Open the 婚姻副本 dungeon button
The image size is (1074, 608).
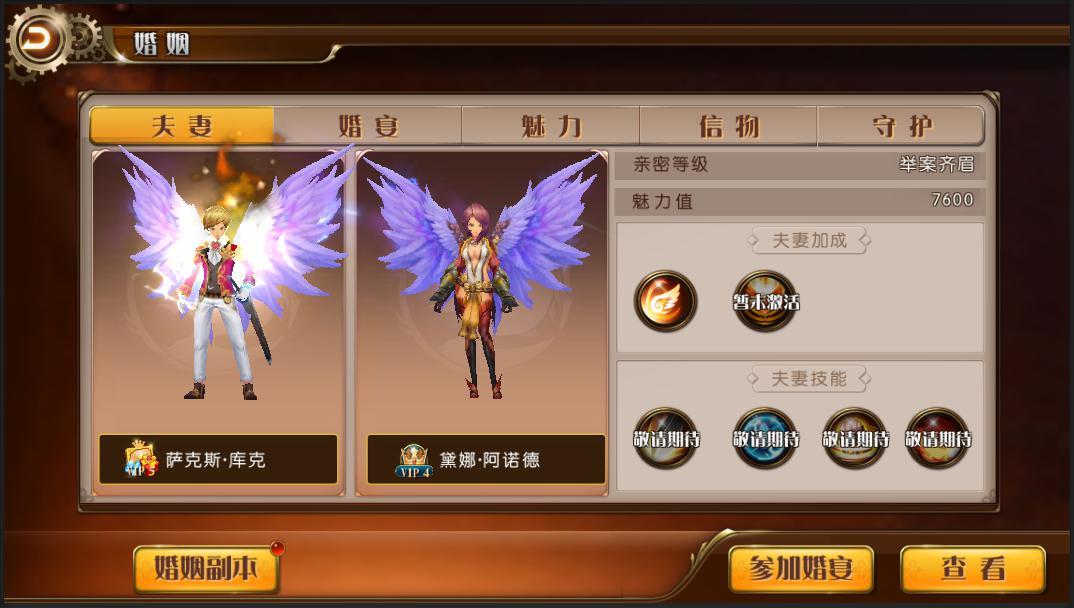(x=206, y=569)
